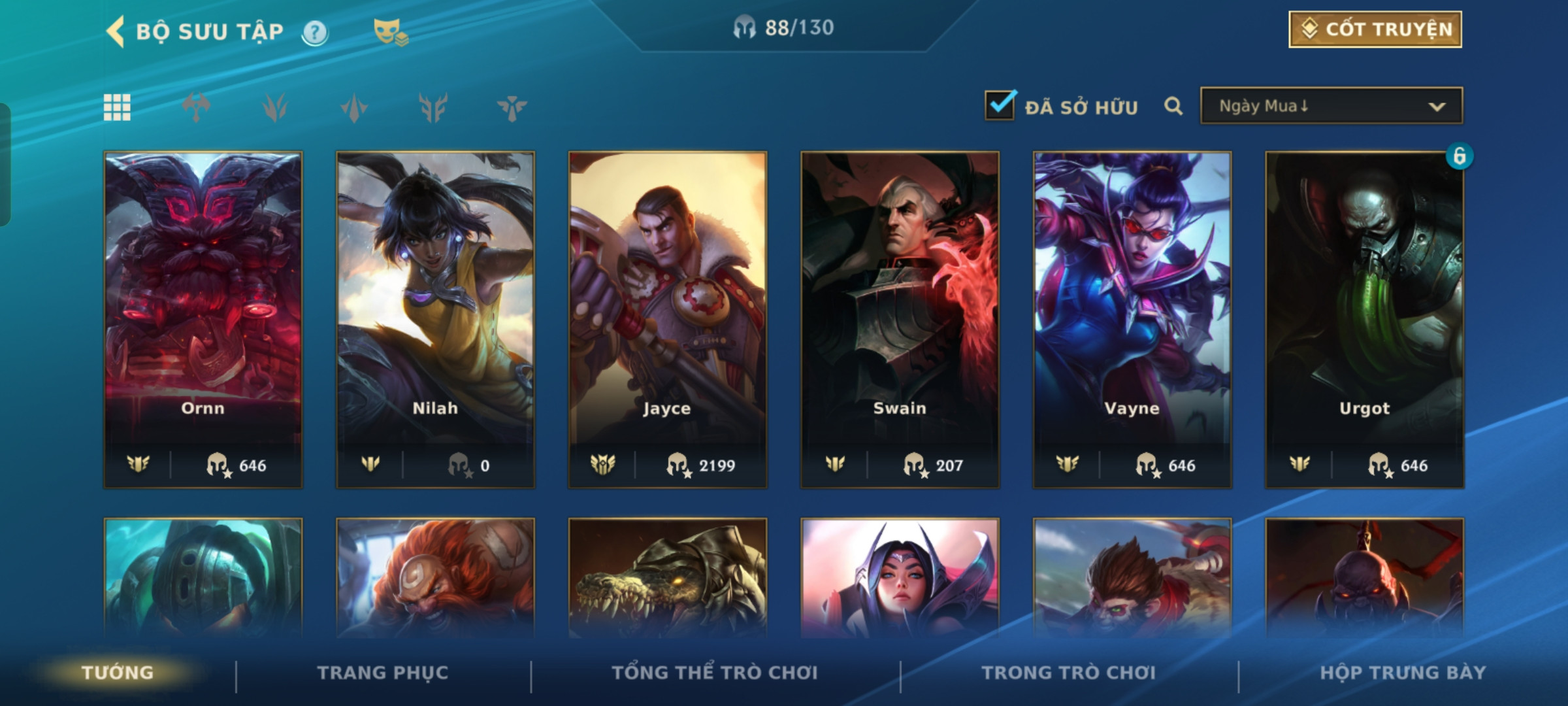Image resolution: width=1568 pixels, height=706 pixels.
Task: Open the champion search magnifier
Action: [x=1173, y=106]
